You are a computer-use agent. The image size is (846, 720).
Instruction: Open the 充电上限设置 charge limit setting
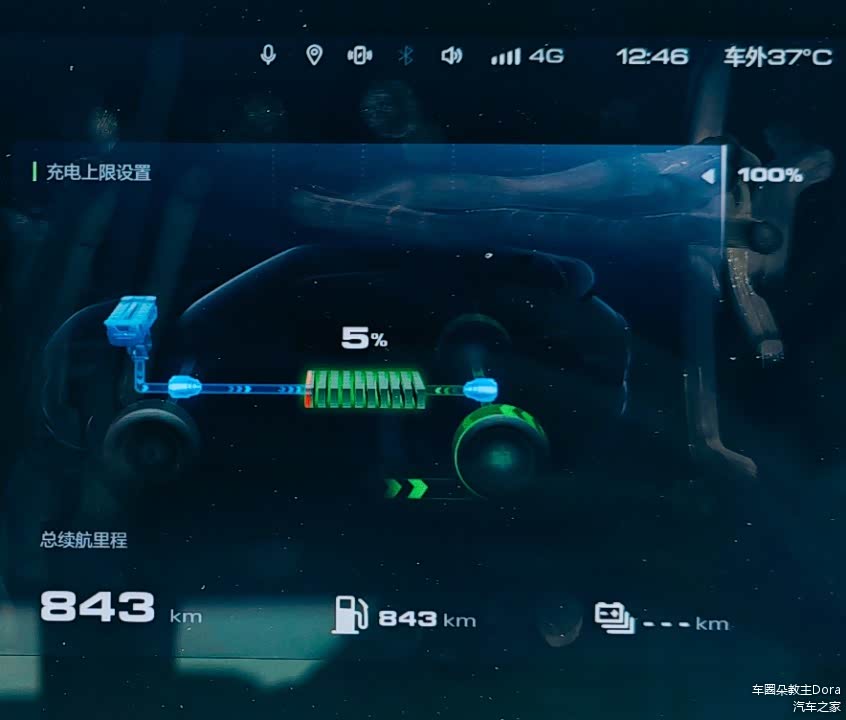(98, 172)
